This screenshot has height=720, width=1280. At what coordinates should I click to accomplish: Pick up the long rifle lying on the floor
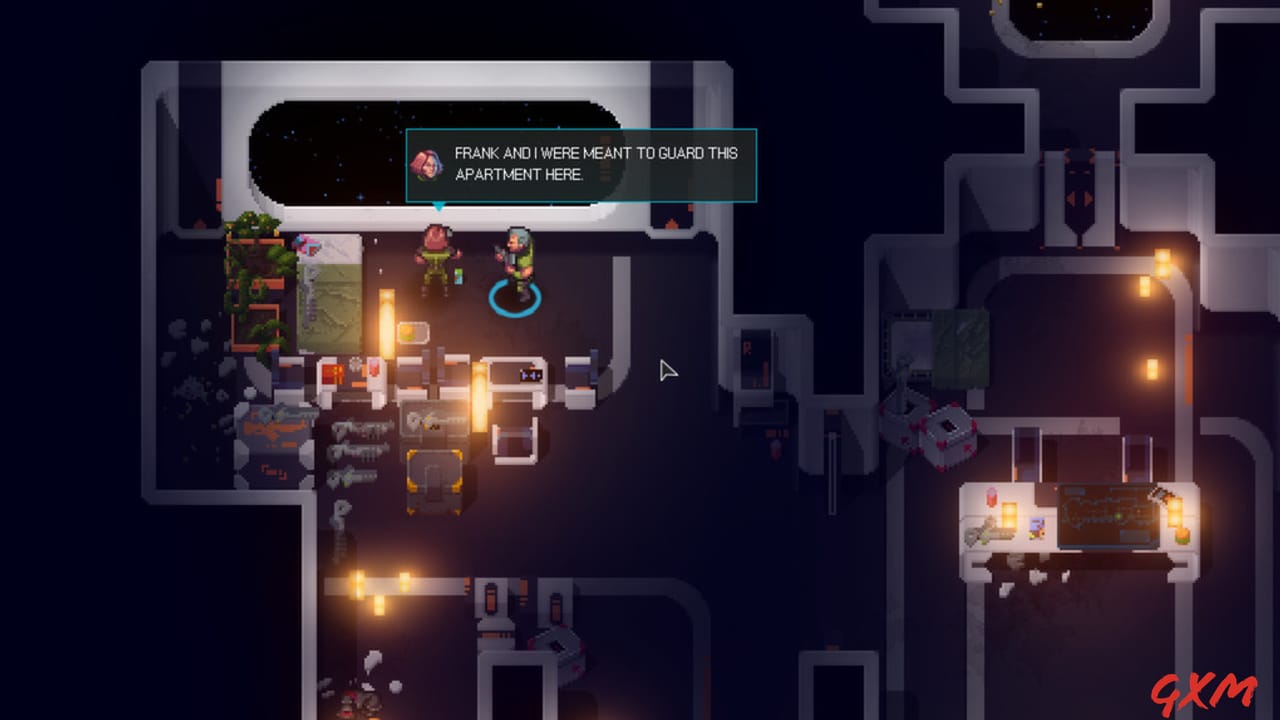coord(360,428)
